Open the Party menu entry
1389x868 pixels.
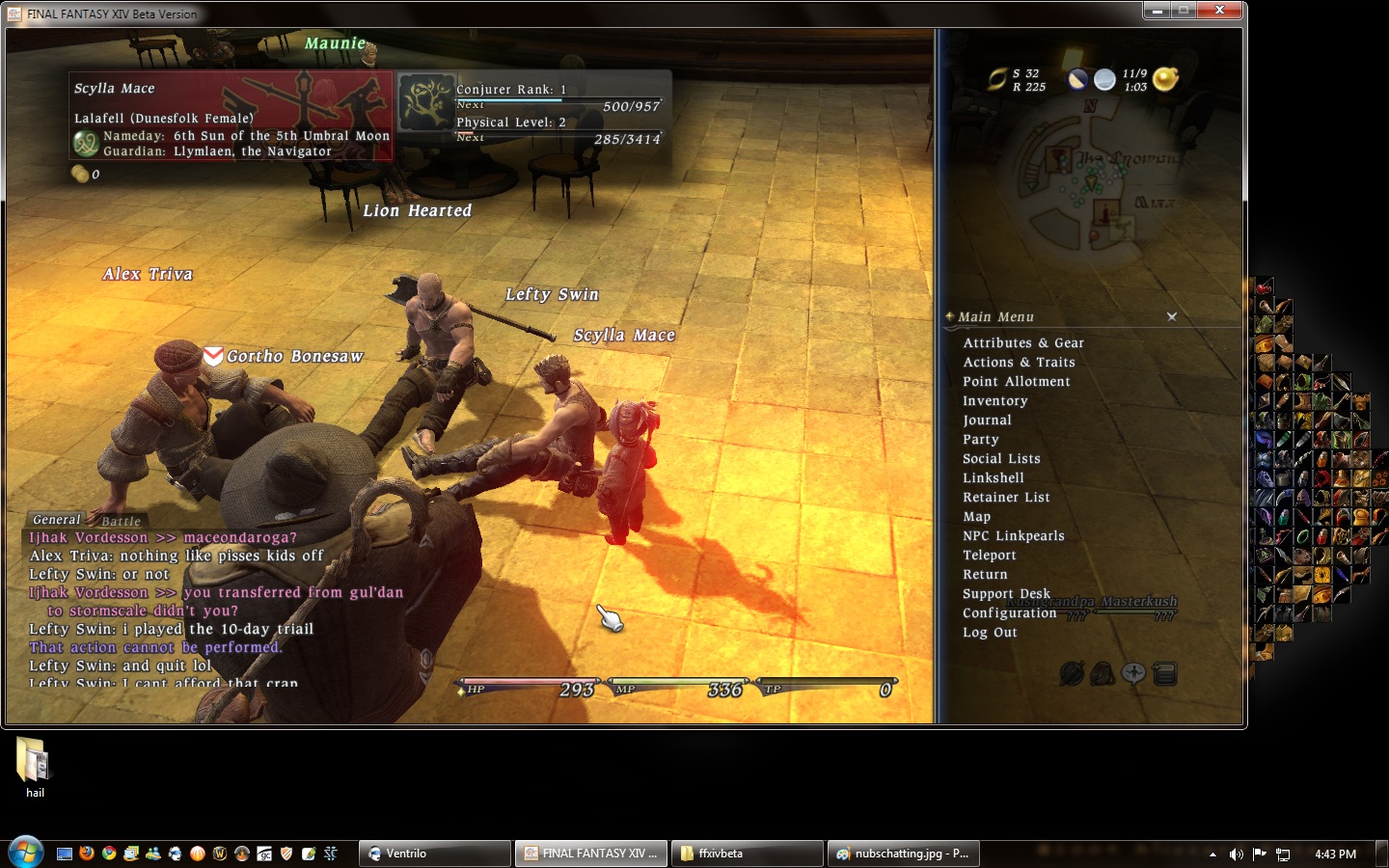[x=980, y=440]
